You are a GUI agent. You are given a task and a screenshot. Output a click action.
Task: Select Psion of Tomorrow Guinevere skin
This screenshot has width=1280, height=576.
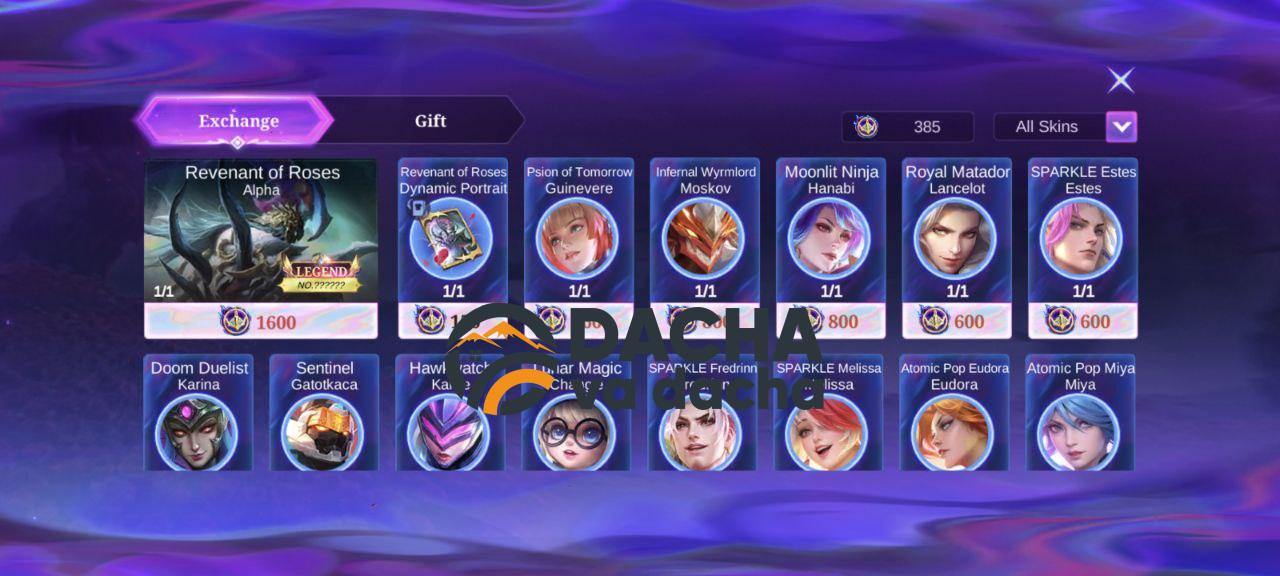click(579, 235)
